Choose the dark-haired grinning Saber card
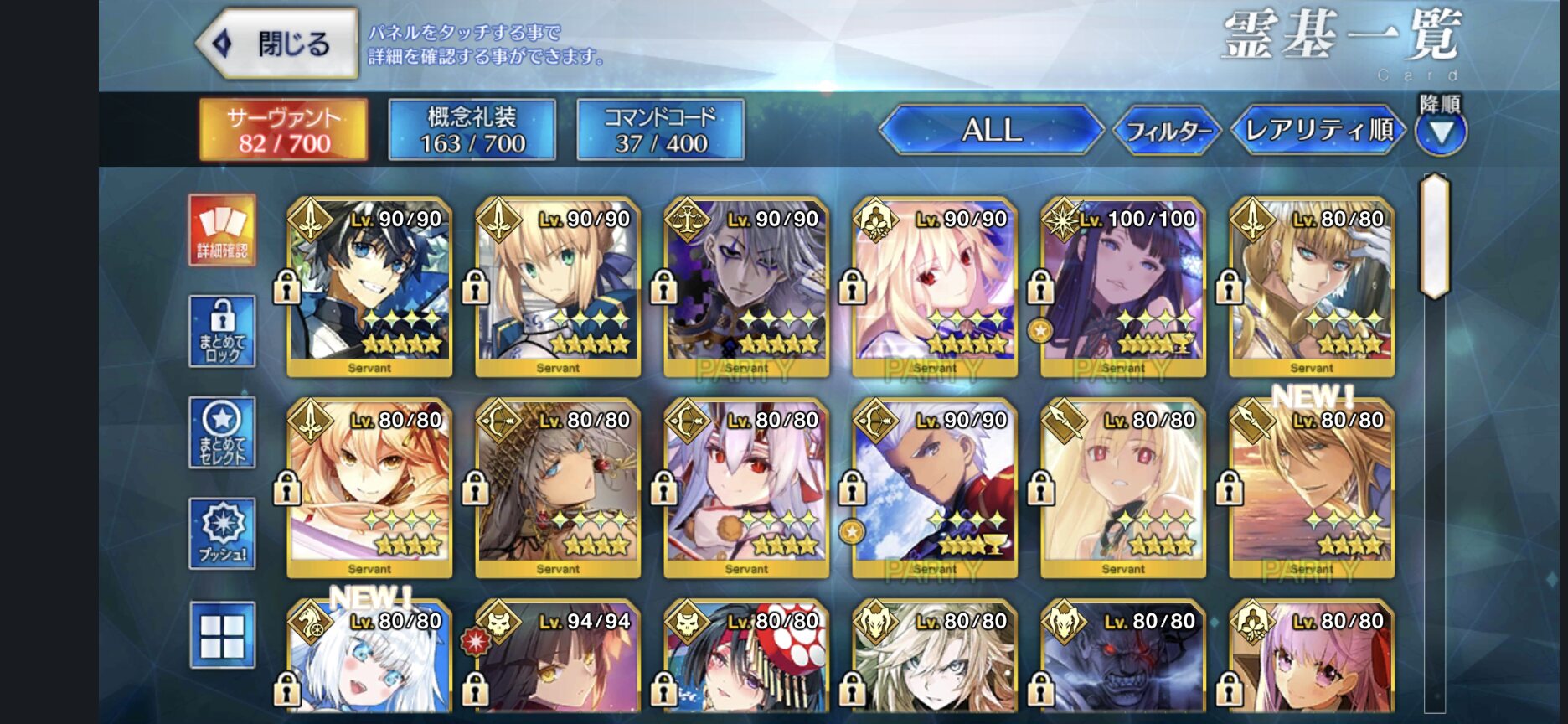 point(369,287)
